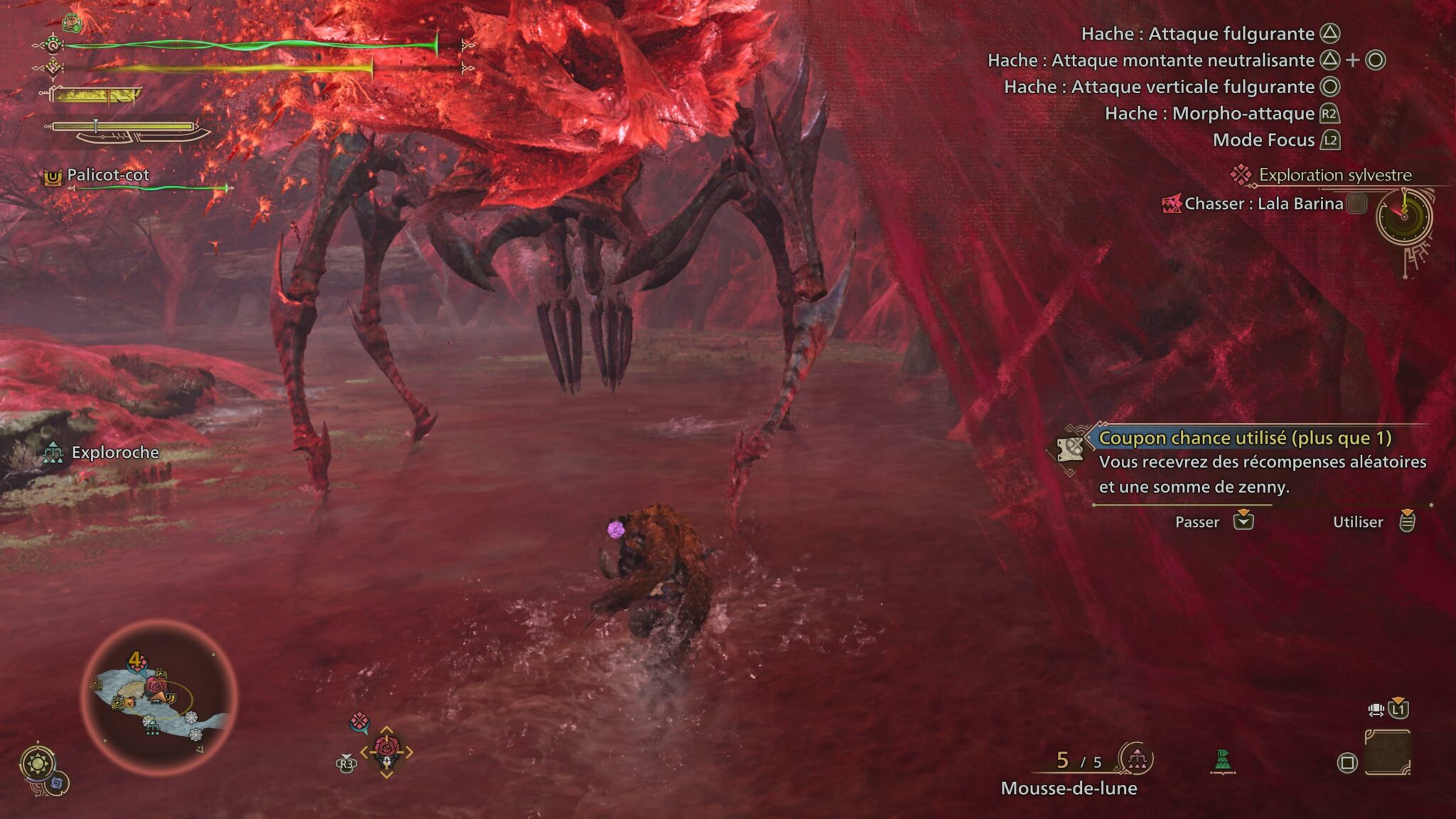This screenshot has height=819, width=1456.
Task: Open the Coupon chance utilisé notification
Action: pos(1244,438)
